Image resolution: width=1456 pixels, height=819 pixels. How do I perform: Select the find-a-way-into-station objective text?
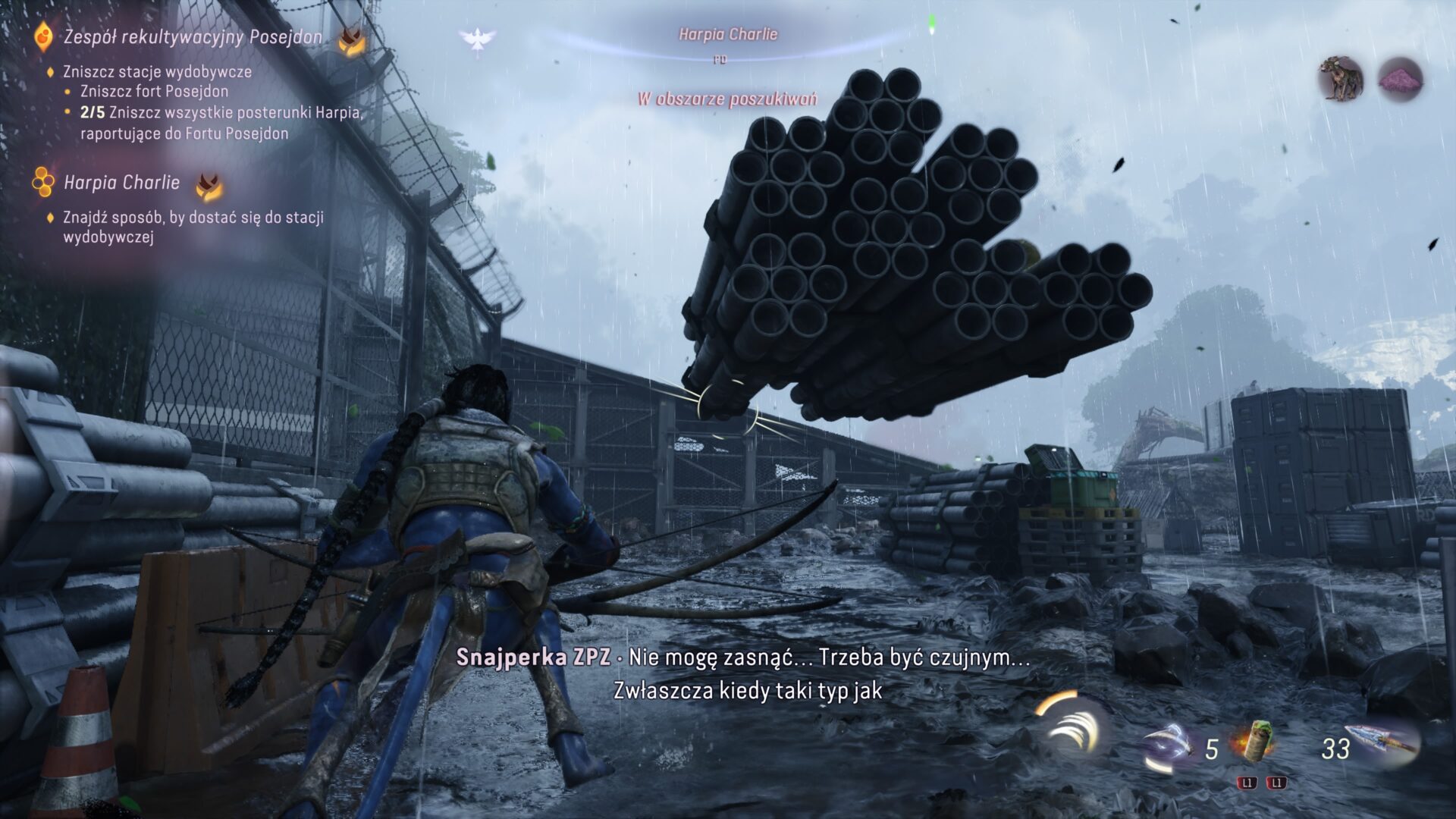pyautogui.click(x=193, y=227)
